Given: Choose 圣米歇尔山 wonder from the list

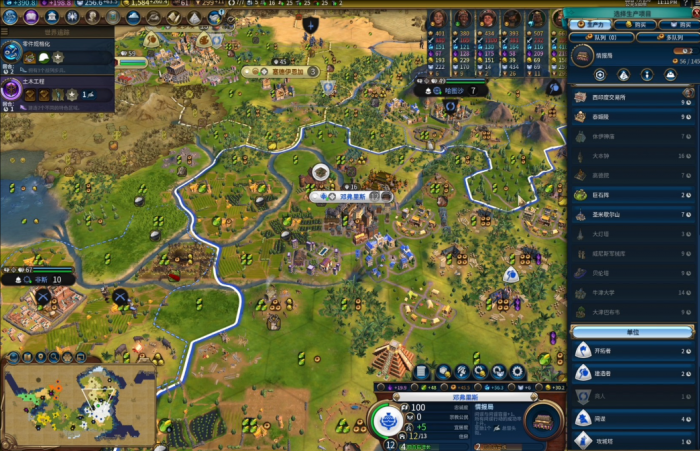Looking at the screenshot, I should pos(632,214).
